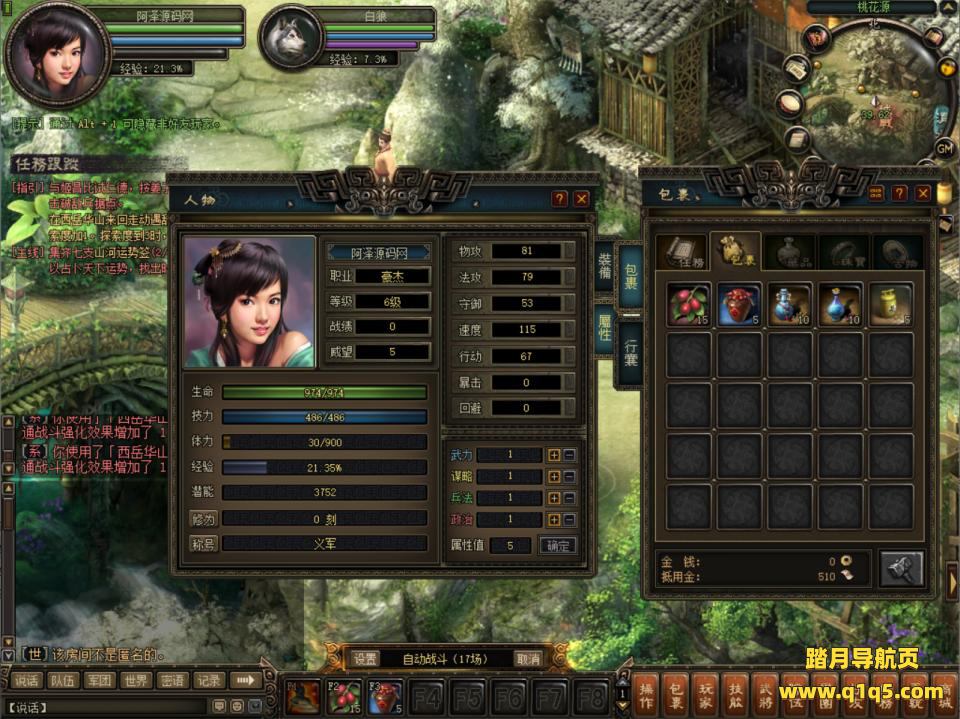Close the 人物 character panel
960x719 pixels.
pyautogui.click(x=582, y=199)
